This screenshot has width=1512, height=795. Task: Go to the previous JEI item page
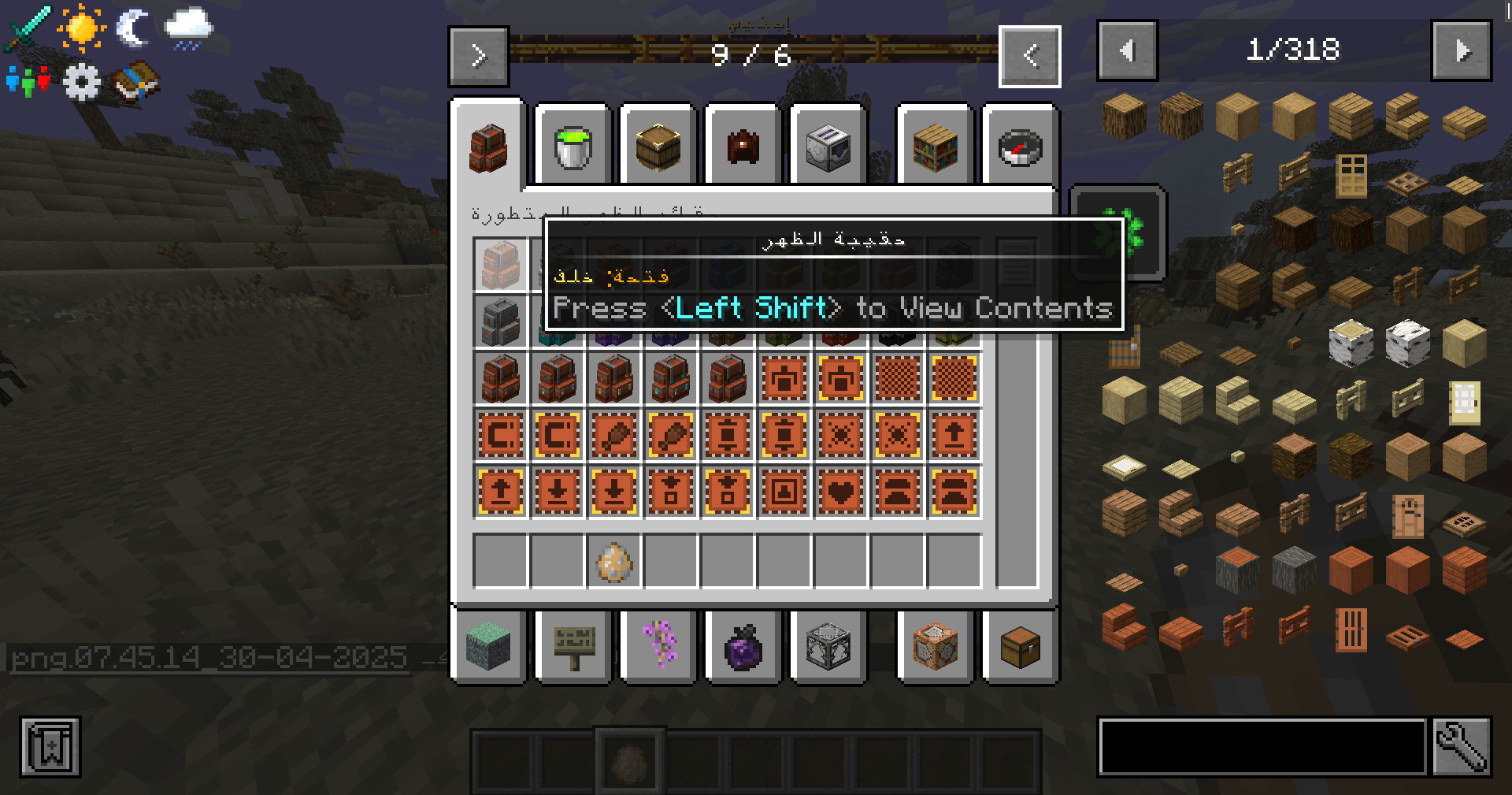[x=1127, y=51]
